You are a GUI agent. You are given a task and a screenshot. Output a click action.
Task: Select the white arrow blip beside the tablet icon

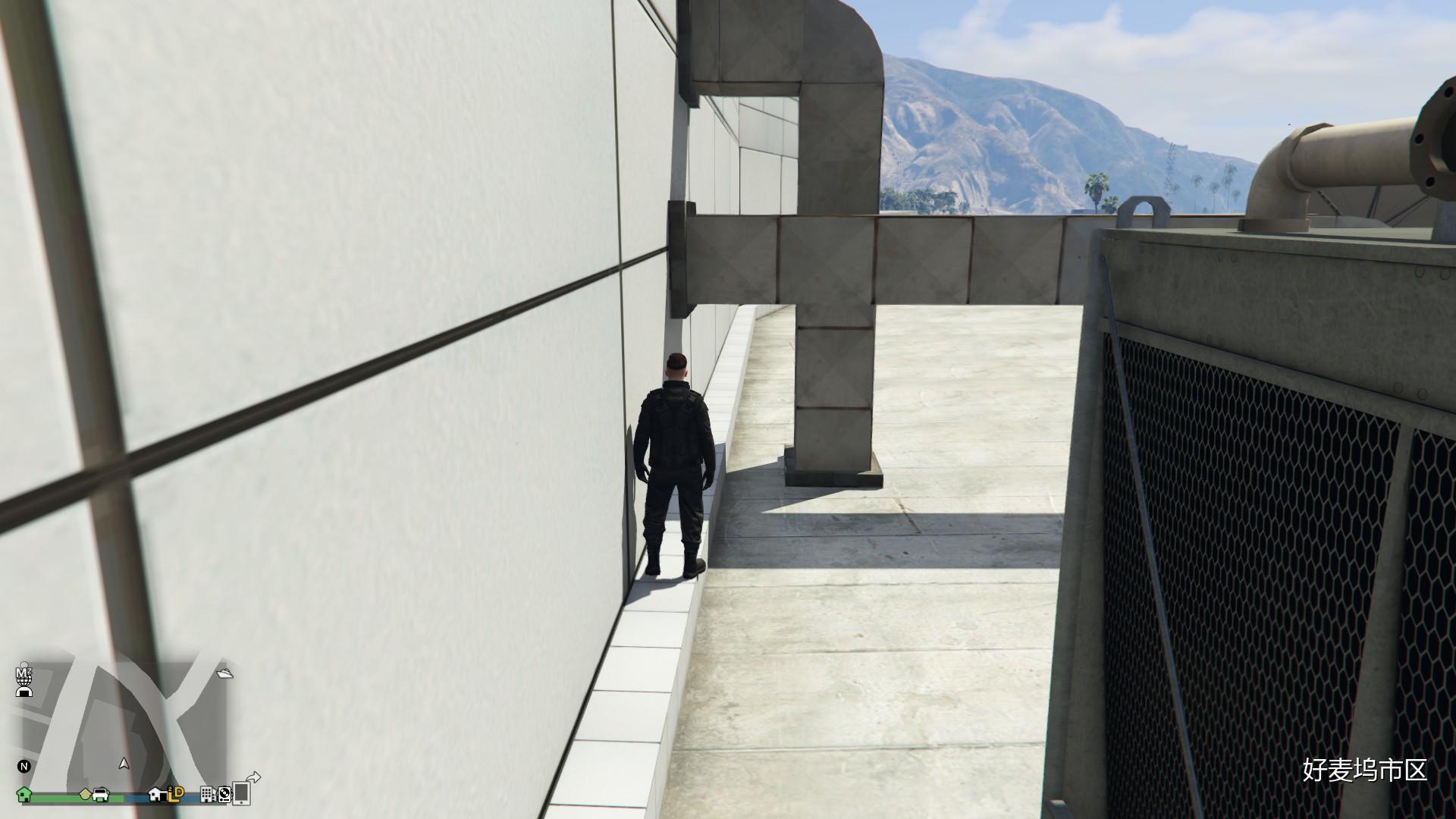click(x=253, y=776)
